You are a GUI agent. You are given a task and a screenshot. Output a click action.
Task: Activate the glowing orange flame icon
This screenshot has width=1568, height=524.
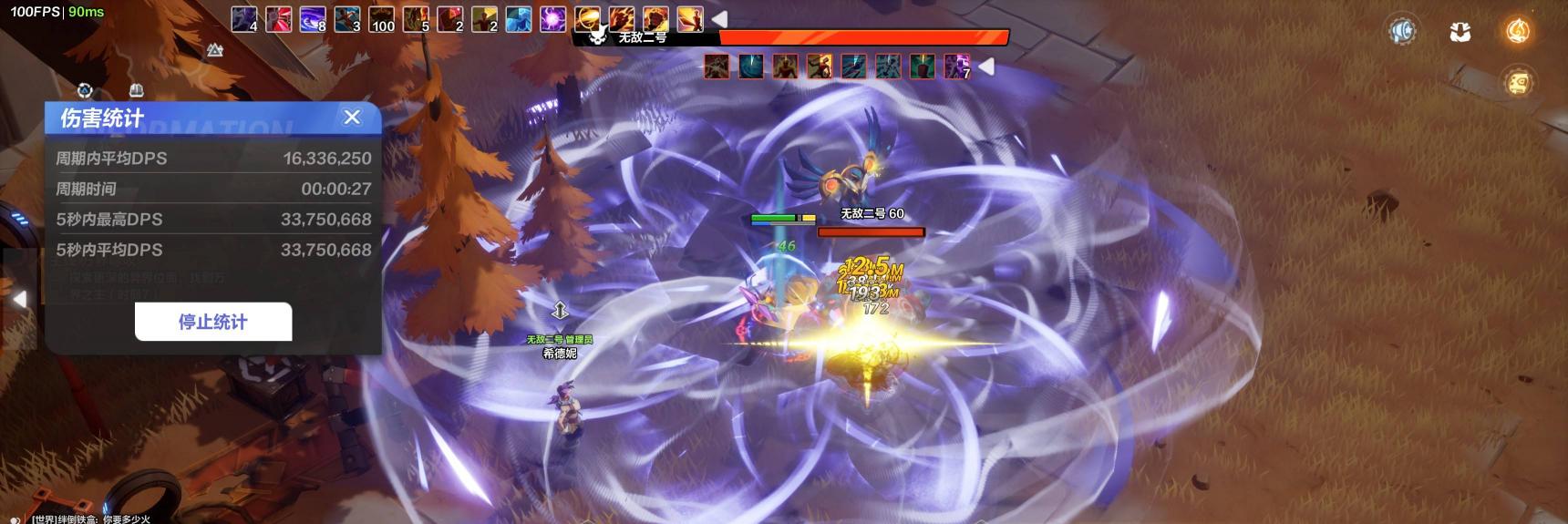point(1517,32)
